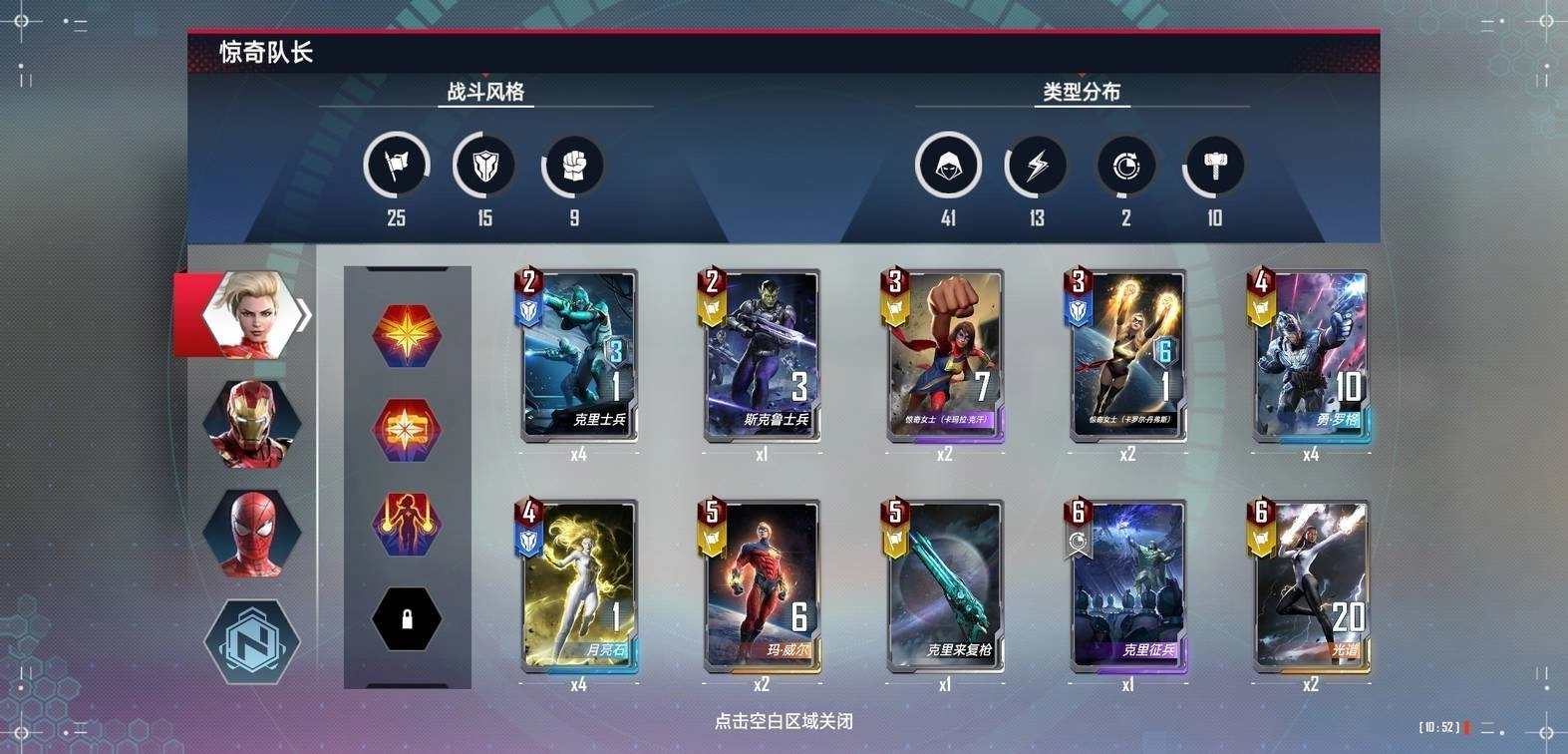Viewport: 1568px width, 754px height.
Task: Click the circular arrow type icon showing 2
Action: tap(1124, 166)
